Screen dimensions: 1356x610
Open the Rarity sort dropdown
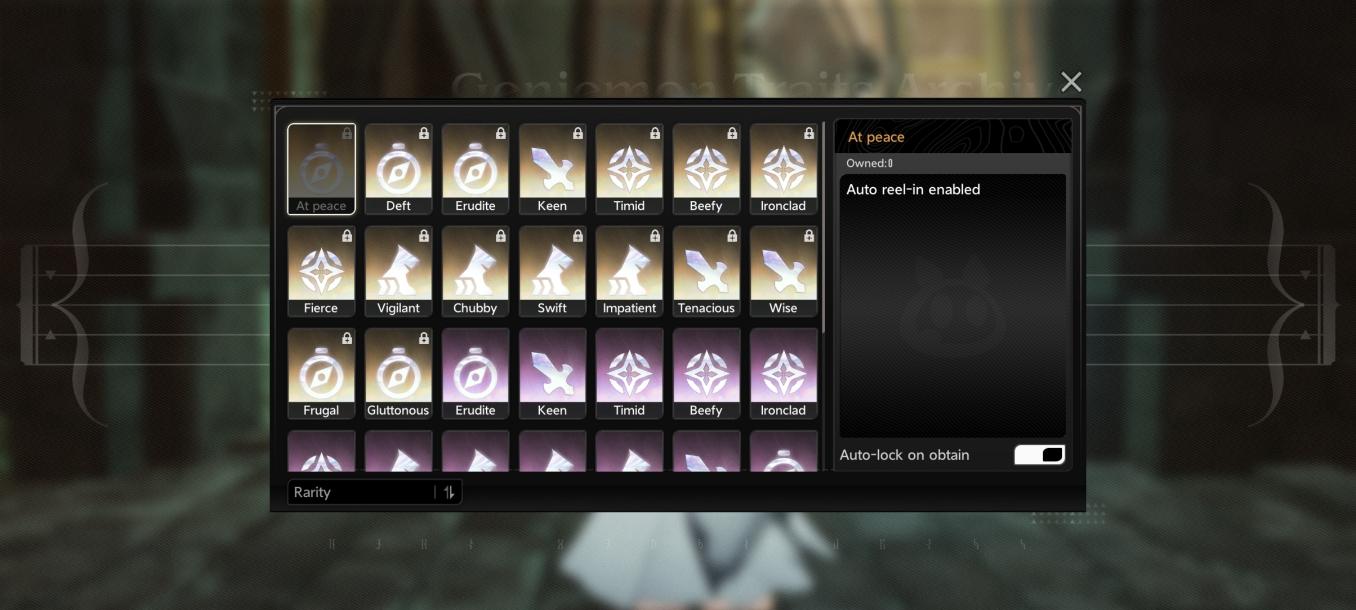click(362, 492)
